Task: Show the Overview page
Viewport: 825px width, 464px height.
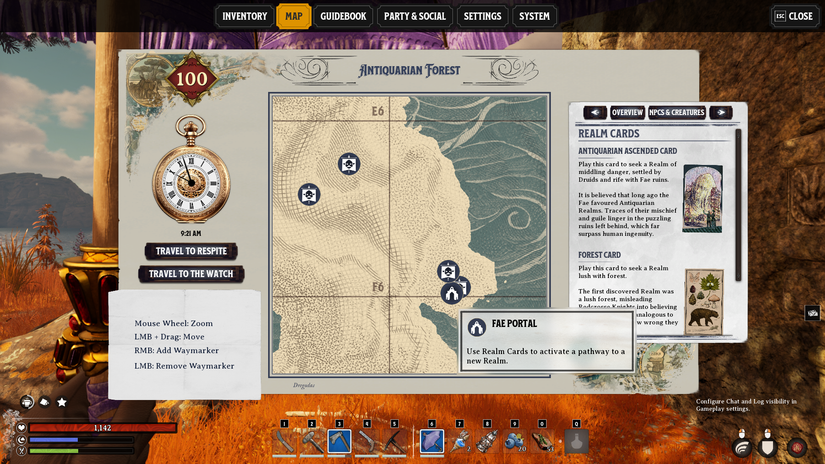Action: click(x=627, y=113)
